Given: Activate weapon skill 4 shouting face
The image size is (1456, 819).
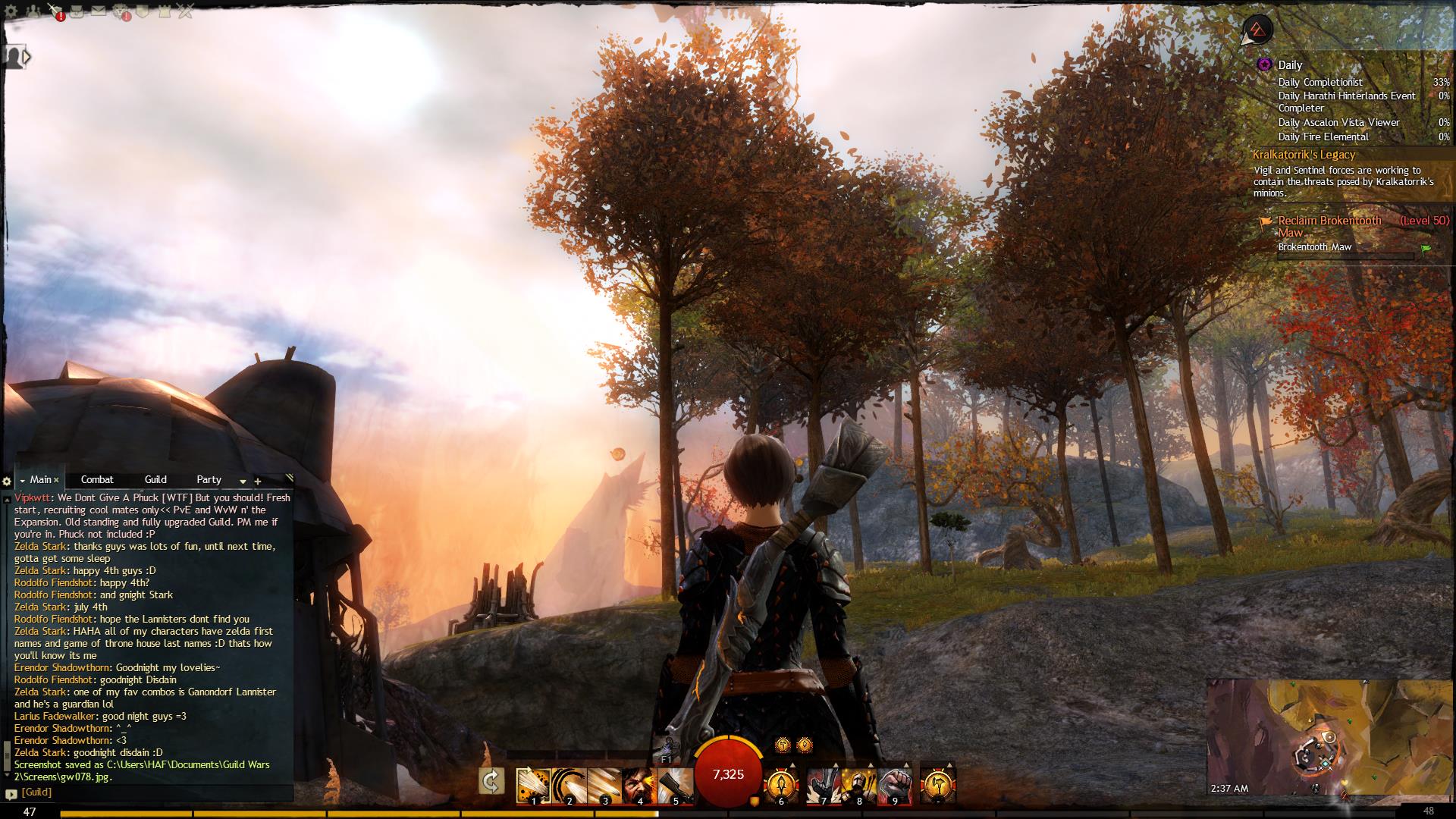Looking at the screenshot, I should [639, 785].
